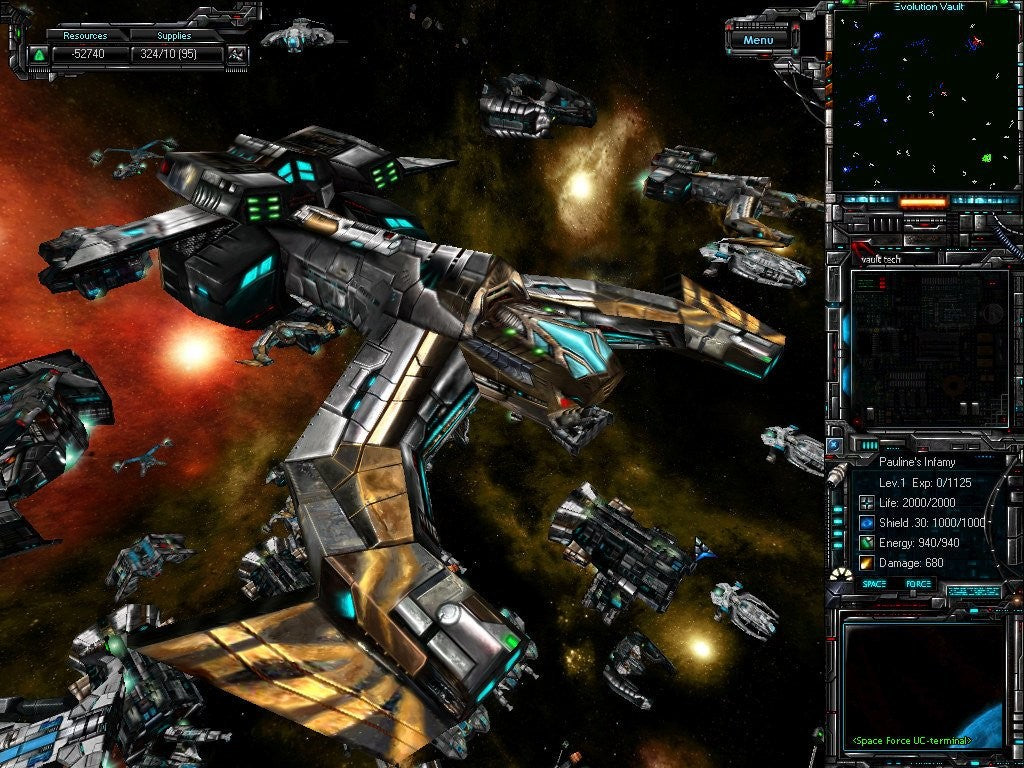This screenshot has width=1024, height=768.
Task: Click the Life stat icon
Action: pos(866,502)
